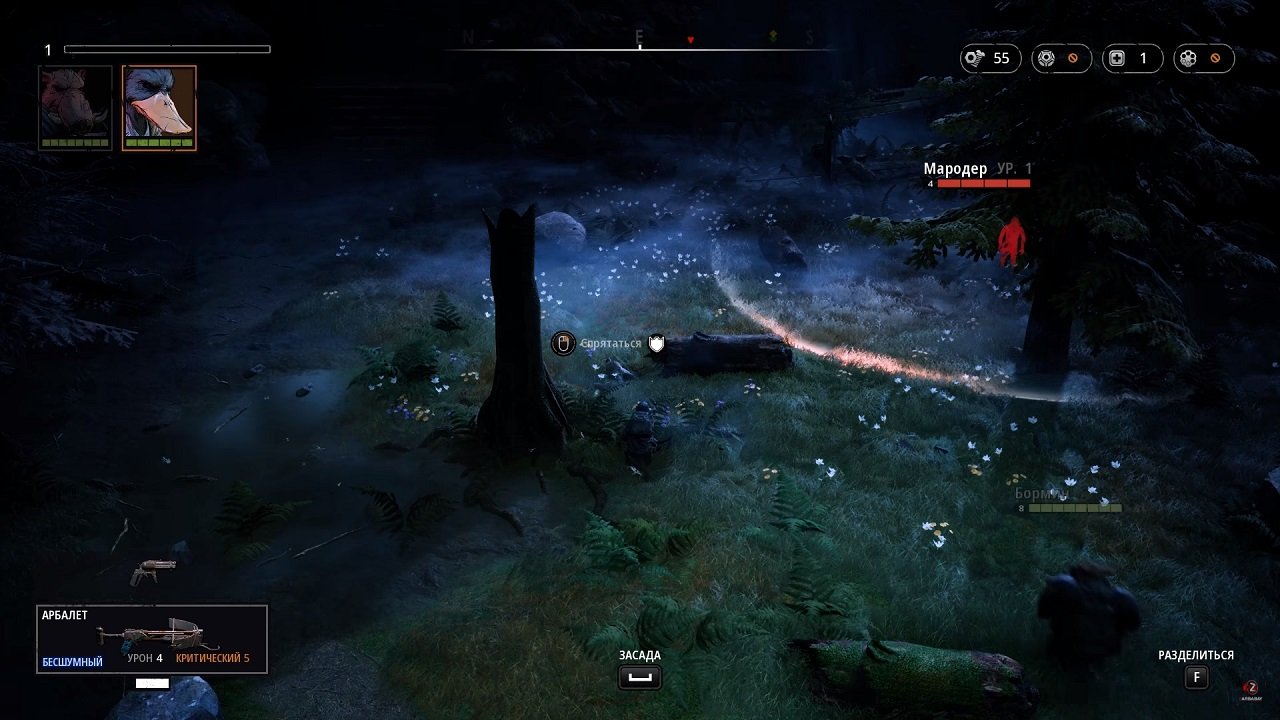The image size is (1280, 720).
Task: Switch to the boar character portrait
Action: [x=73, y=107]
